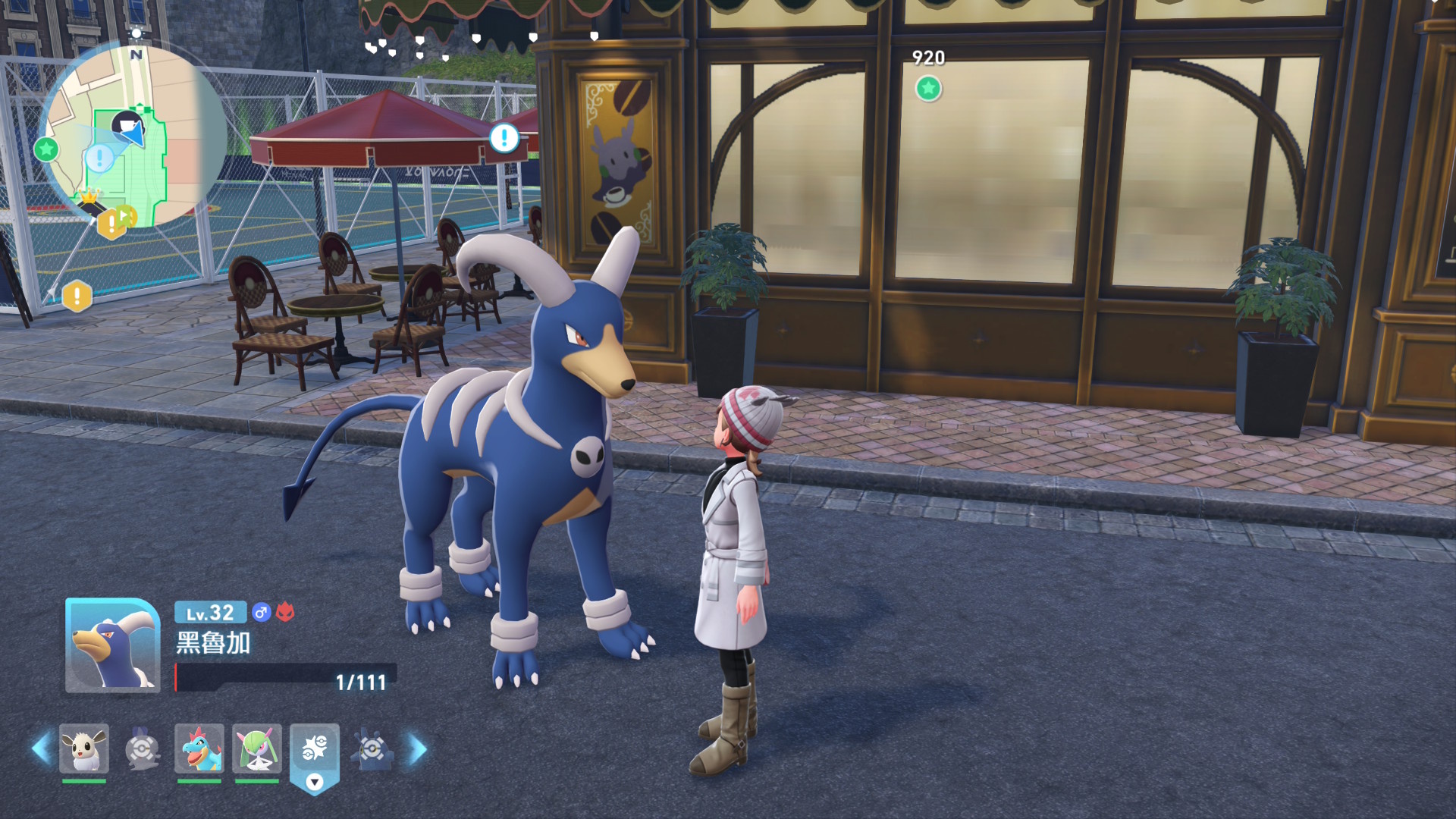Click the white-and-blue exclamation marker above umbrella
Screen dimensions: 1456x819
tap(504, 138)
